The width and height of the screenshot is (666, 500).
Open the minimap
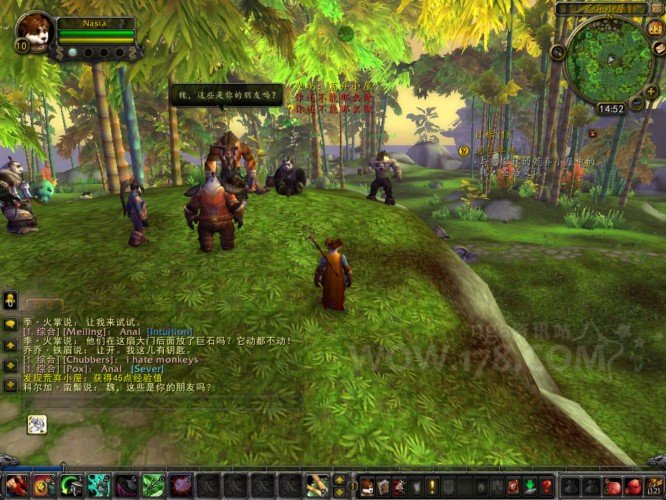(609, 56)
